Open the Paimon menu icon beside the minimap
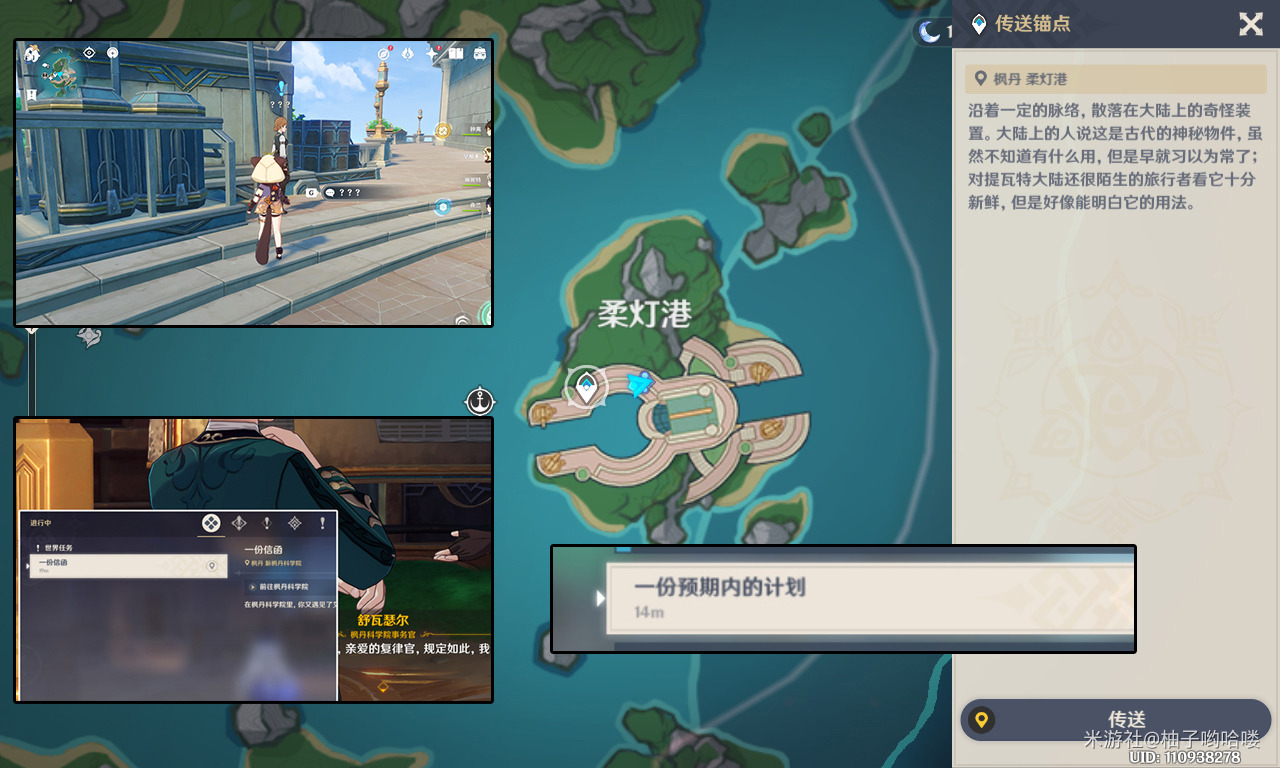 coord(31,55)
